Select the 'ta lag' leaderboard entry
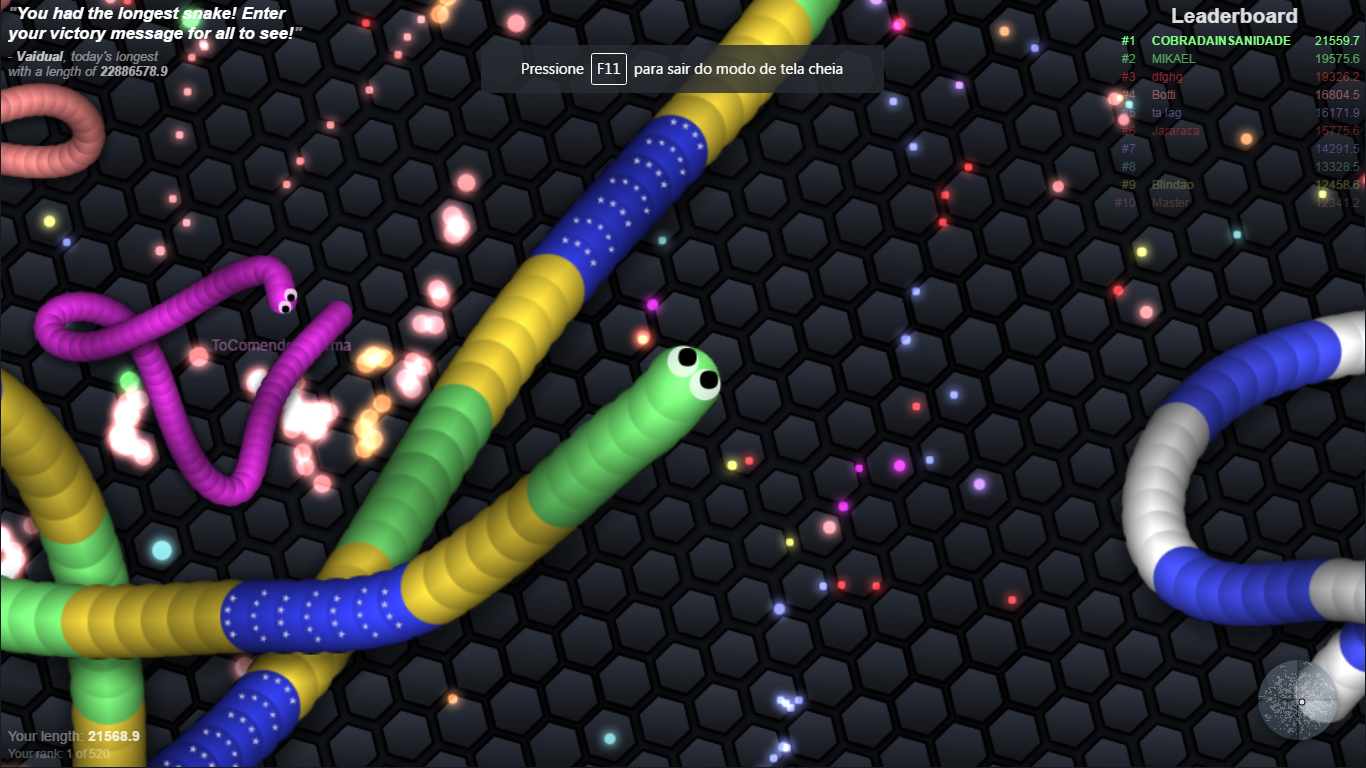 point(1168,113)
